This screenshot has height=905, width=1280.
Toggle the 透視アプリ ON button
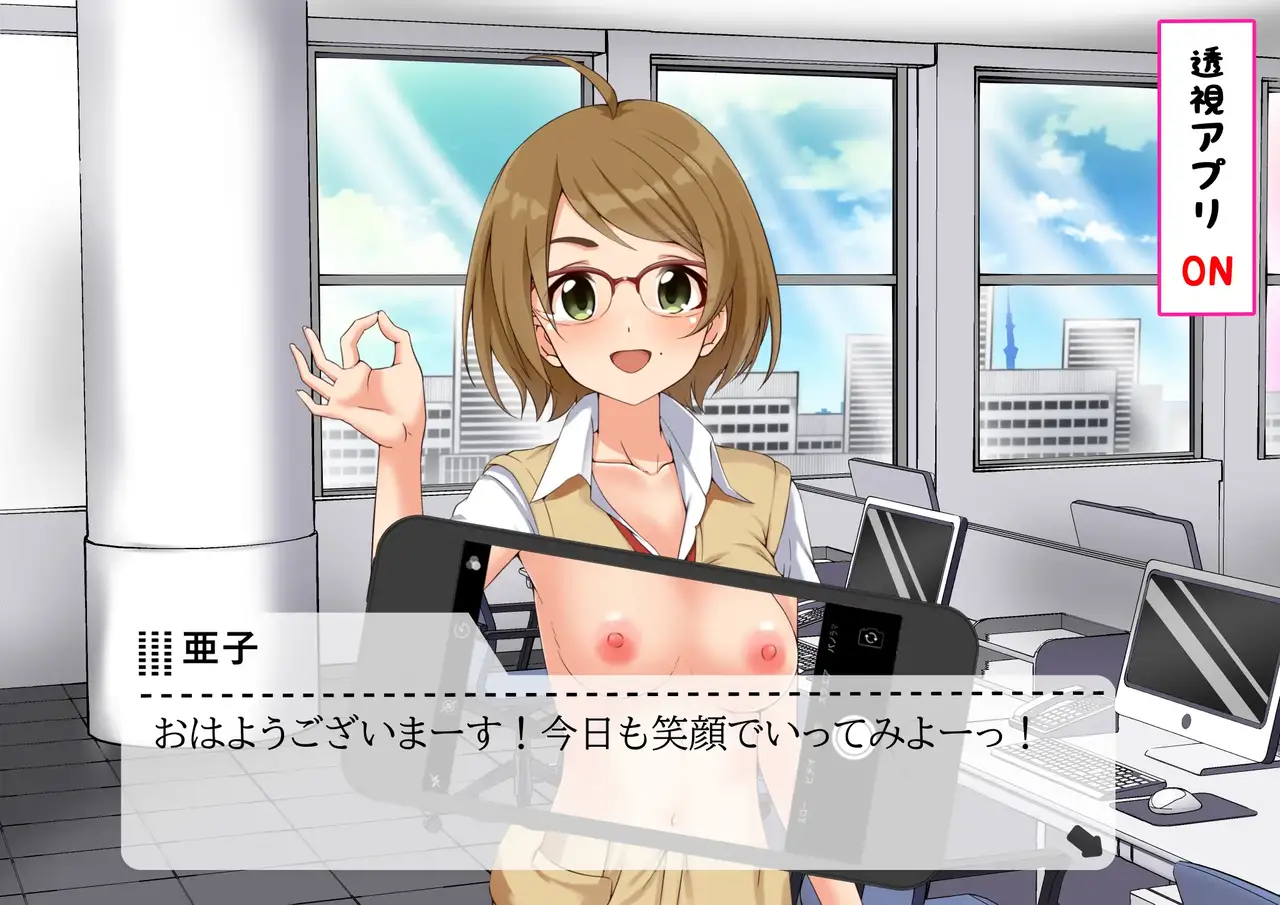point(1206,167)
